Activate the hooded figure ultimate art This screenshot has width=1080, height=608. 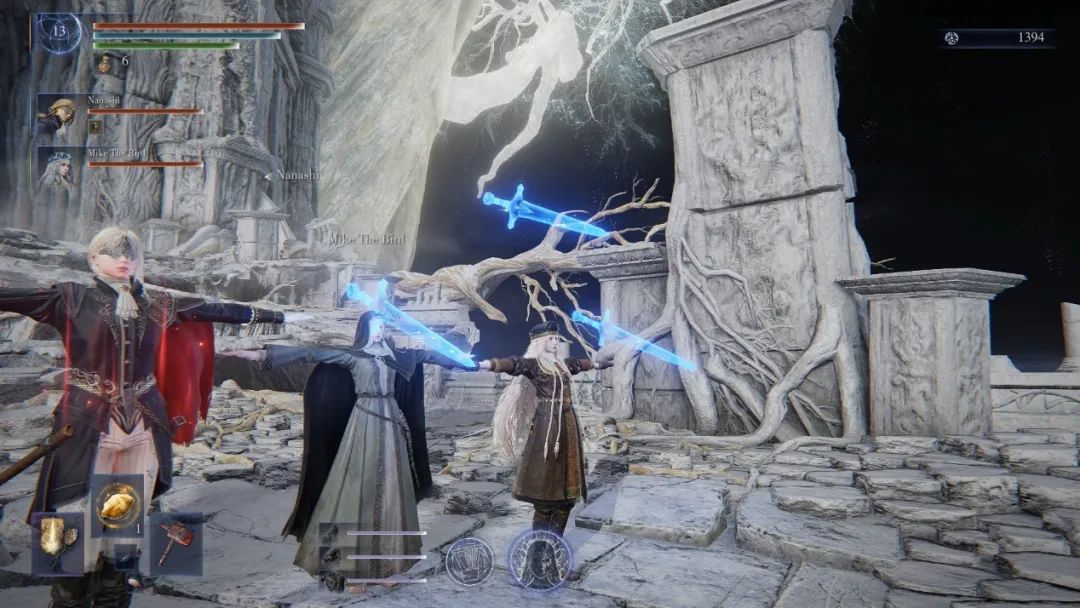pyautogui.click(x=540, y=558)
